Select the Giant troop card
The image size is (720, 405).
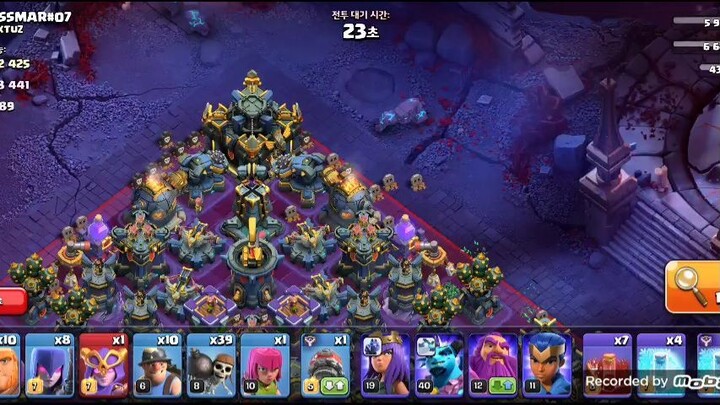point(9,366)
